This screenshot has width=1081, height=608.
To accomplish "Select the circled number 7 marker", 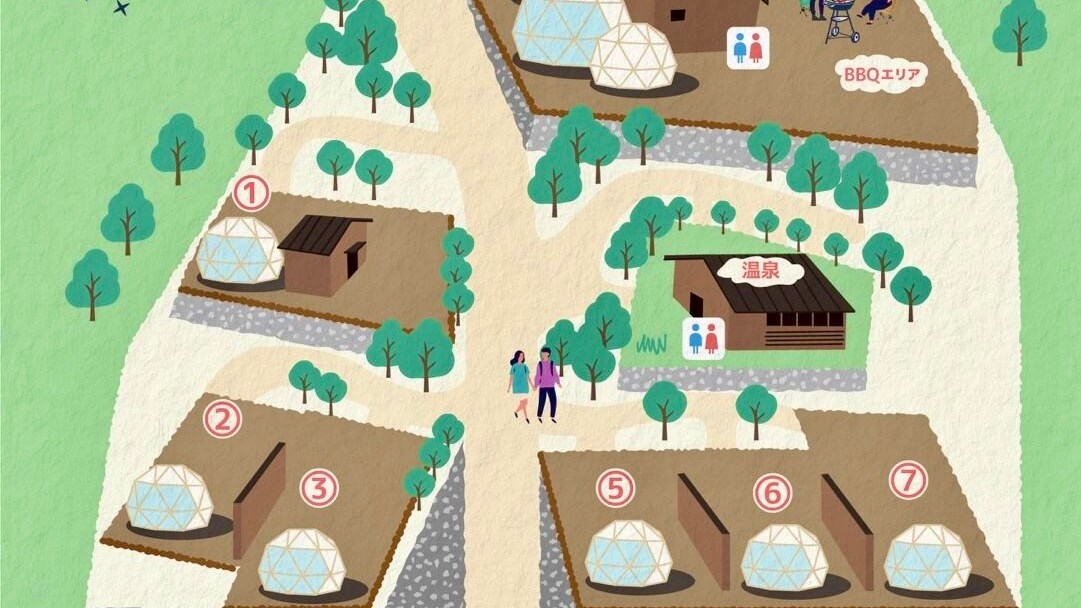I will [x=908, y=481].
